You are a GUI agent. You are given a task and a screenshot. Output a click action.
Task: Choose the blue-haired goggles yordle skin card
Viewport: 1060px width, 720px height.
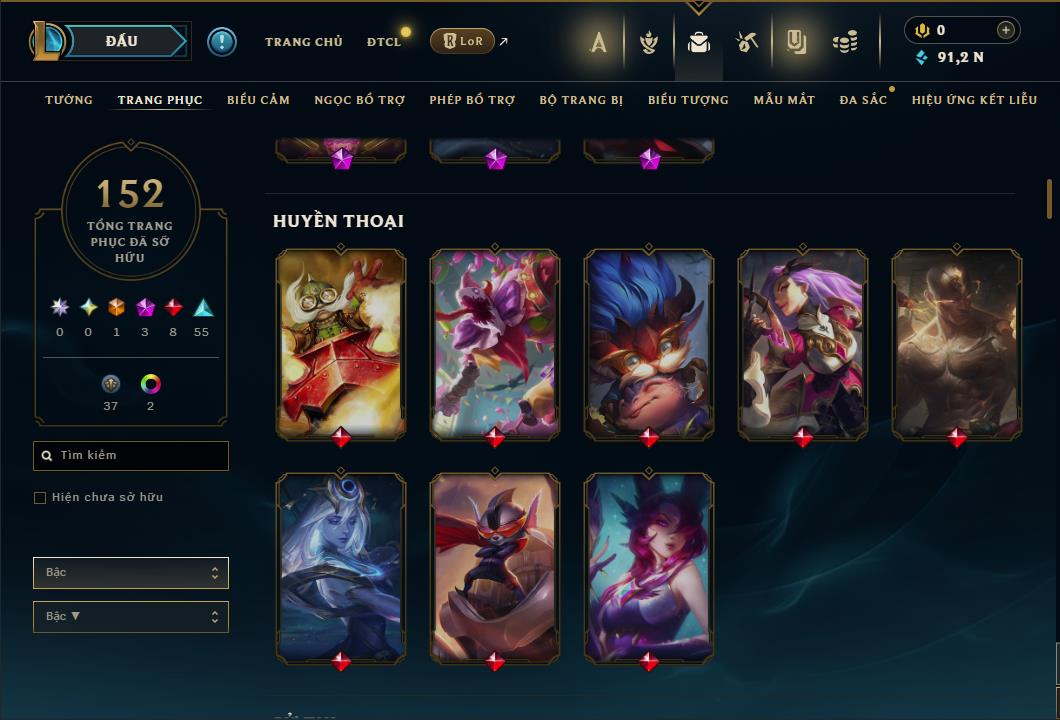649,343
